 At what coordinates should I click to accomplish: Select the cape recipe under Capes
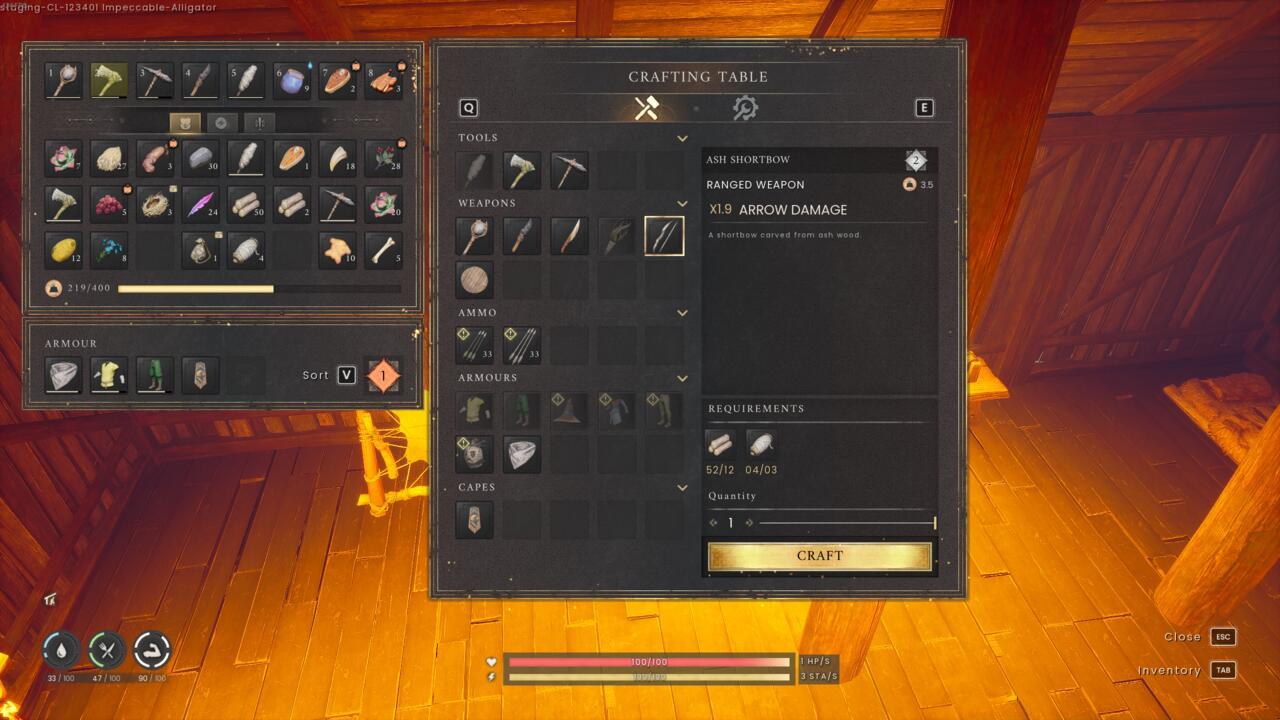(x=474, y=520)
